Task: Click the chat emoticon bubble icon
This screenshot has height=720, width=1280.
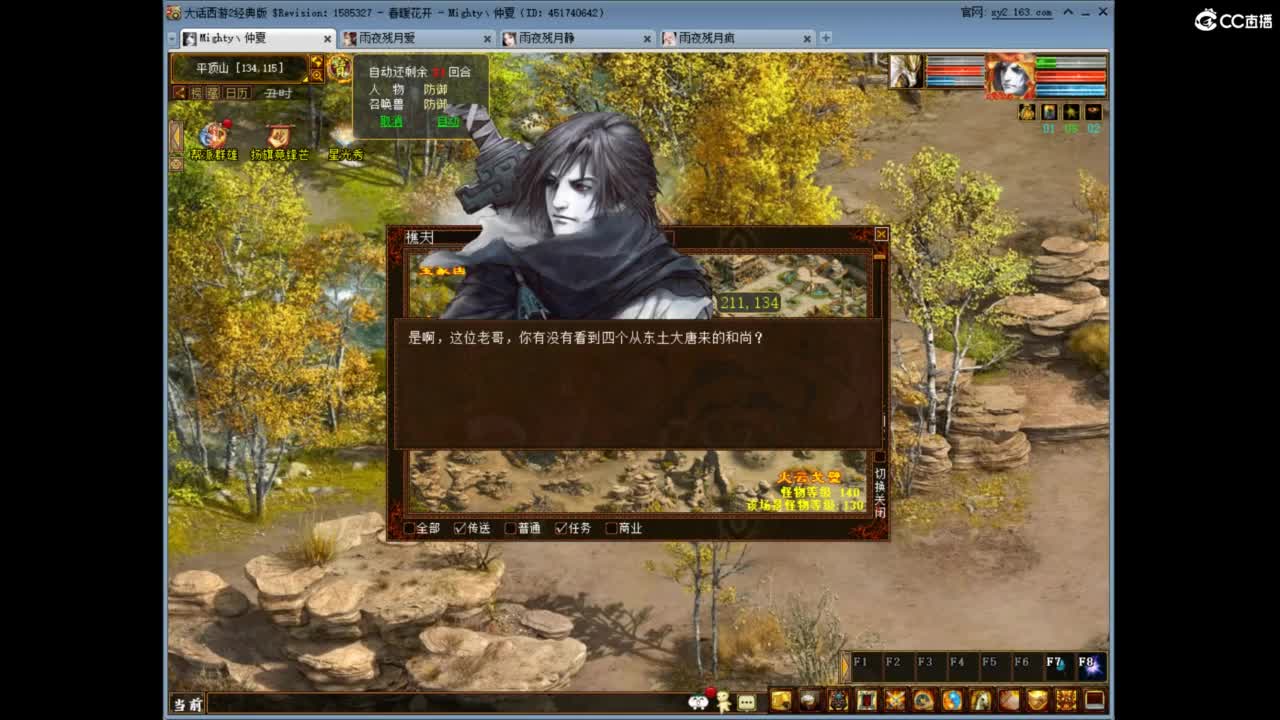Action: [745, 702]
